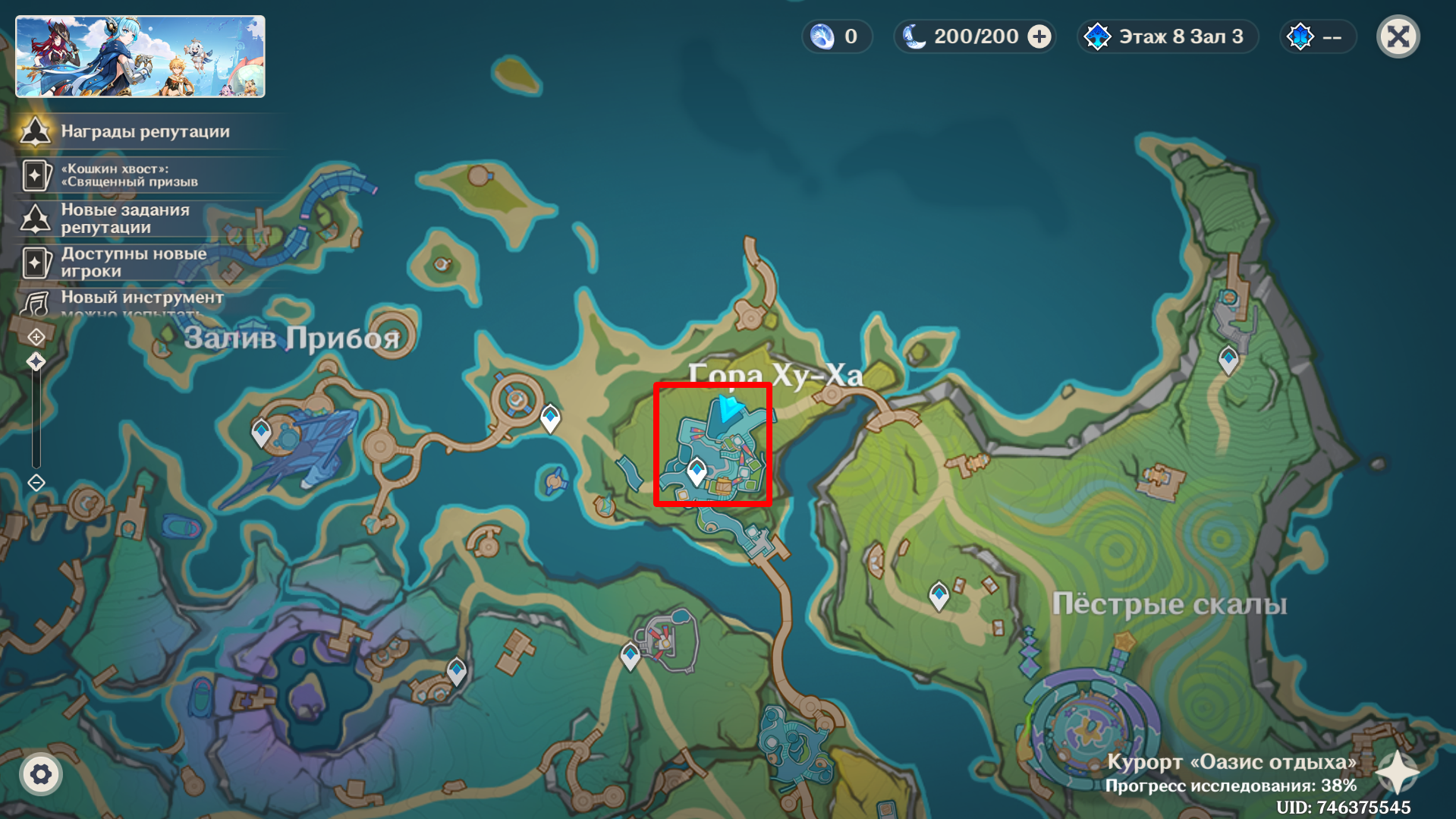The width and height of the screenshot is (1456, 819).
Task: Open the Spiral Abyss "Этаж 8 Зал 3" indicator
Action: coord(1168,36)
